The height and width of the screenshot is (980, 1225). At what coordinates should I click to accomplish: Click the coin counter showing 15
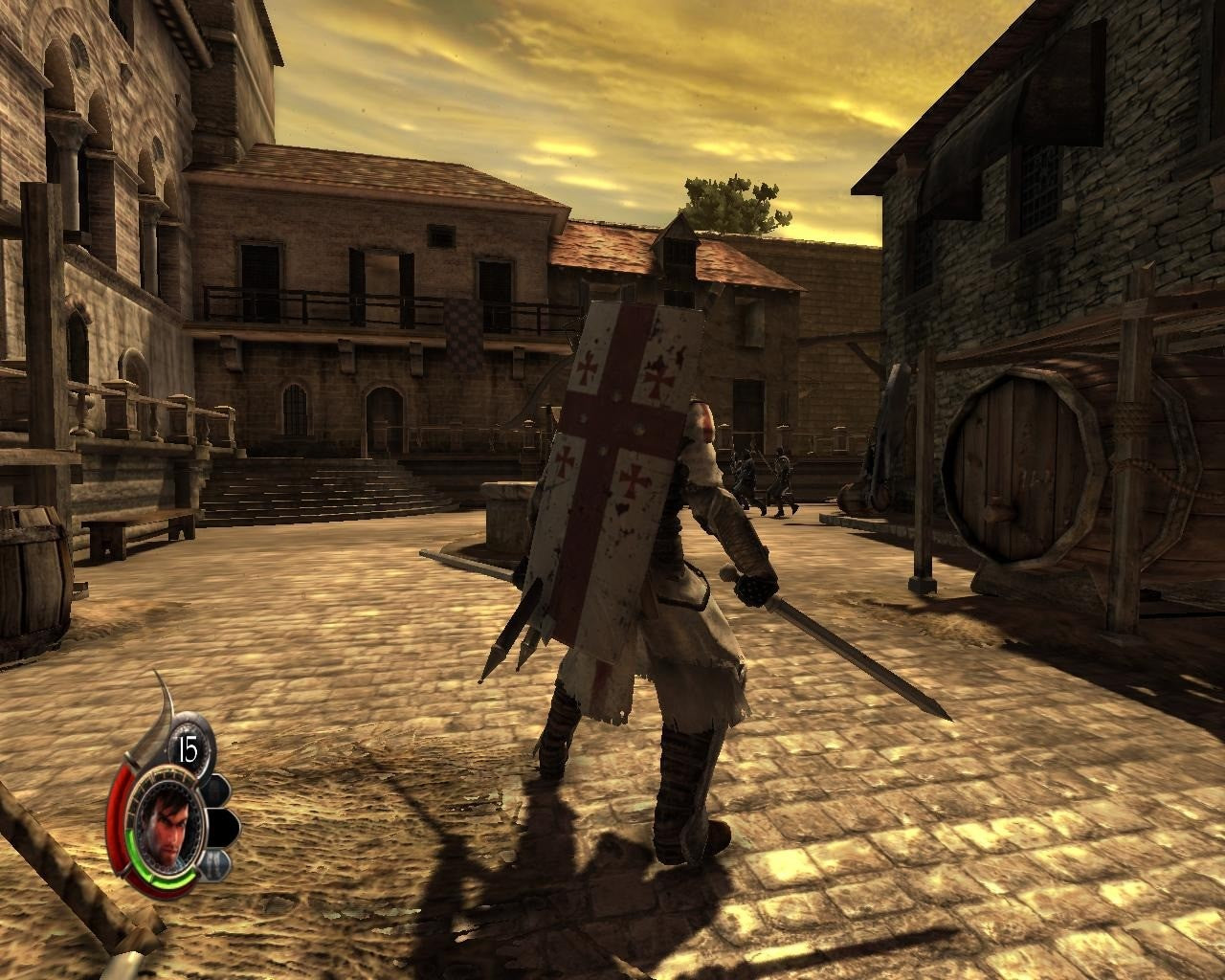[189, 746]
